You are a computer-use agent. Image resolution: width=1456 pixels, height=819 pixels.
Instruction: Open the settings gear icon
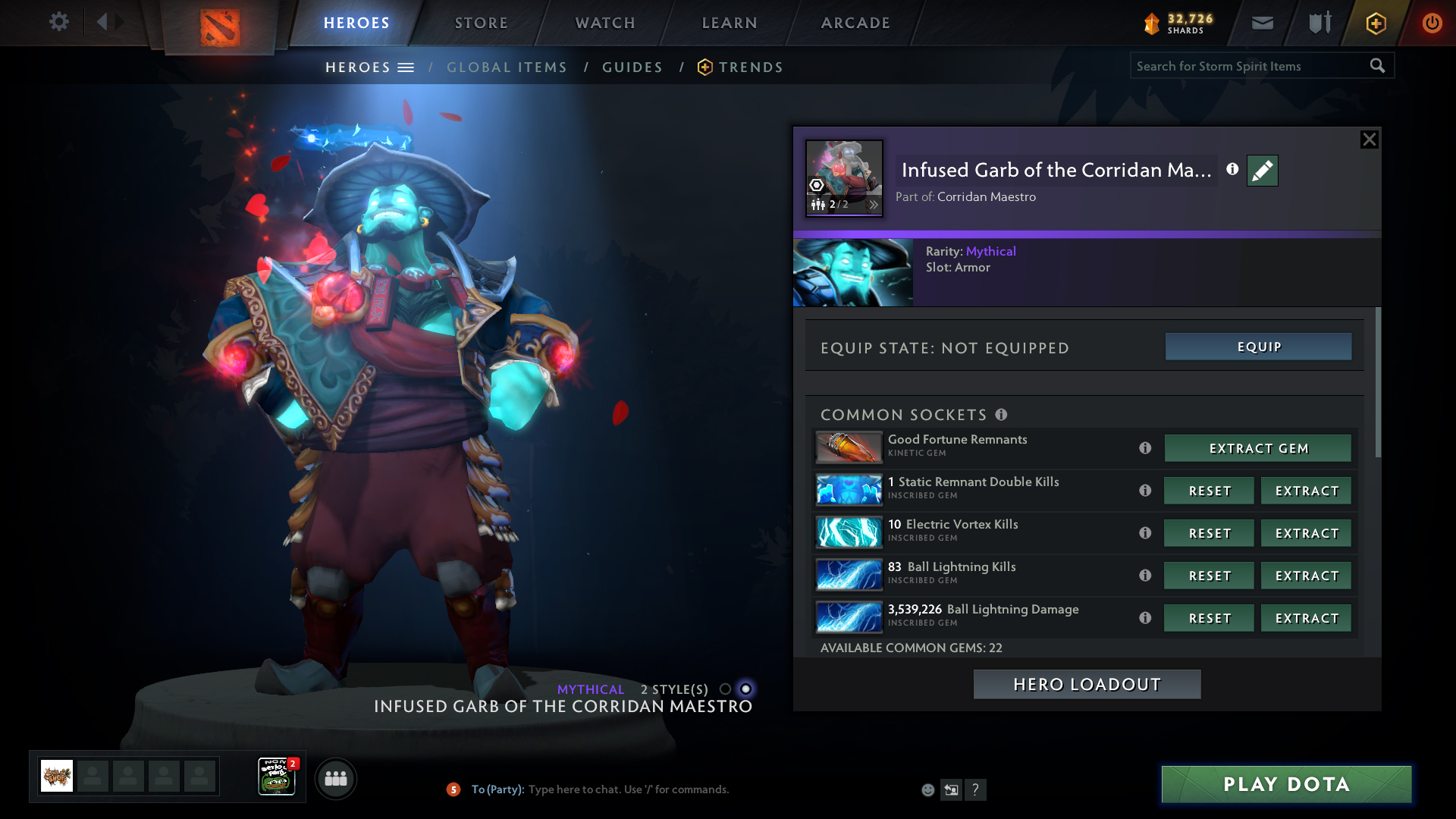coord(58,22)
